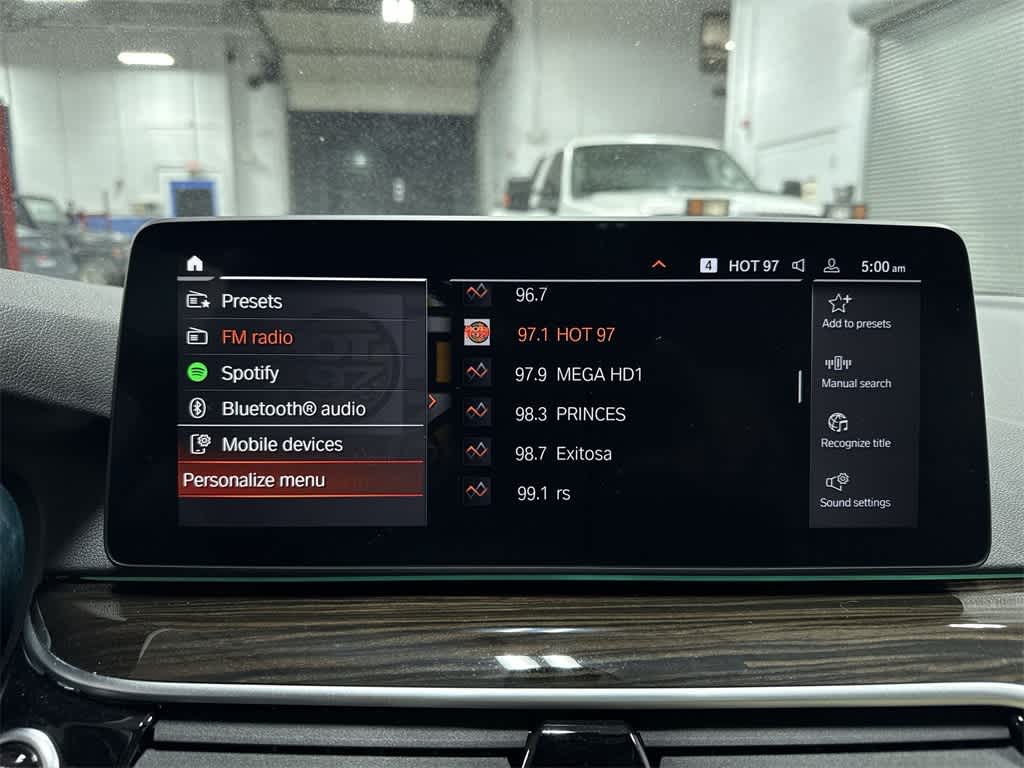
Task: Tune to 96.7 station
Action: pyautogui.click(x=531, y=294)
